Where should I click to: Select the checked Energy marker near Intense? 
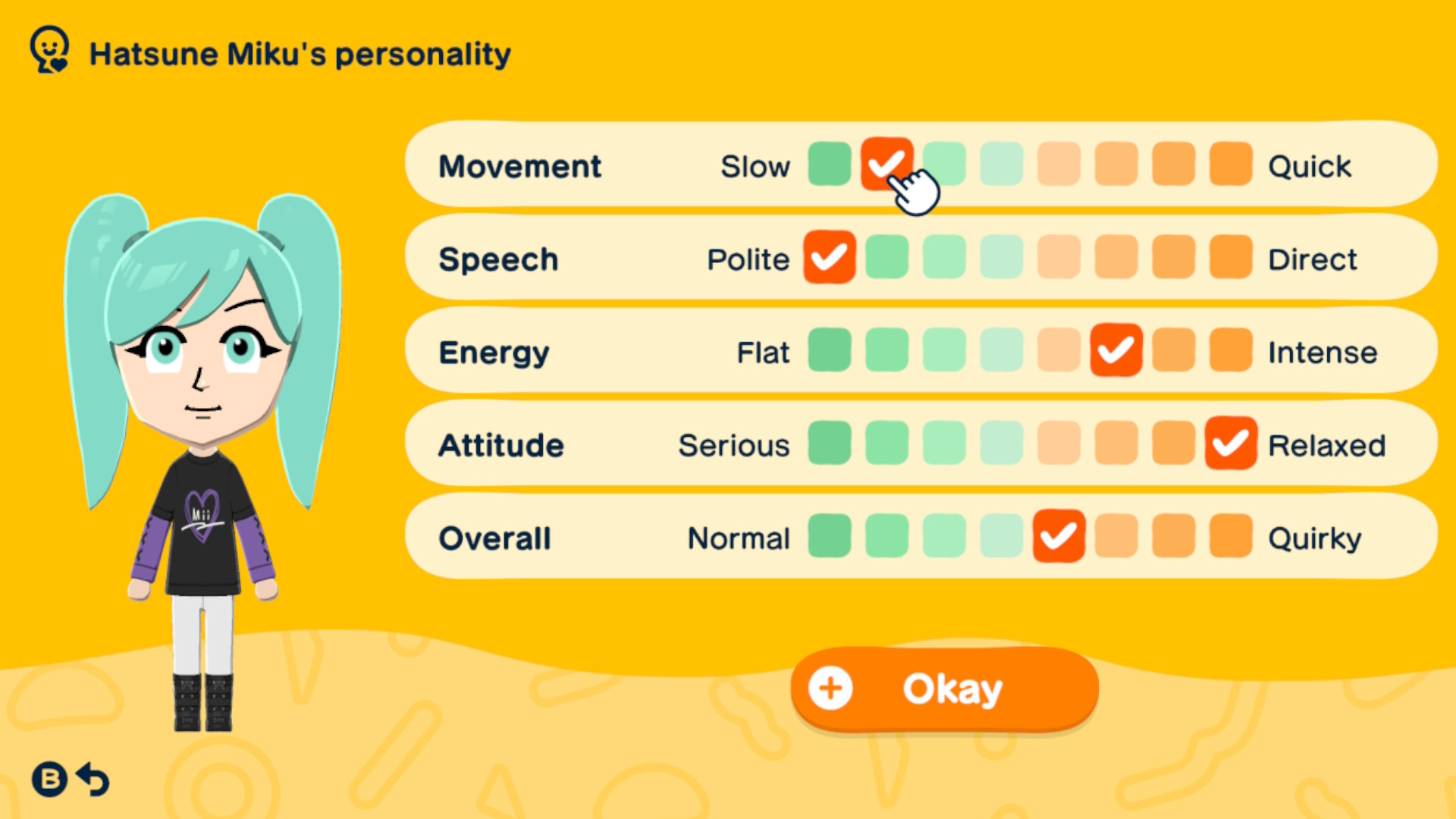click(x=1116, y=350)
